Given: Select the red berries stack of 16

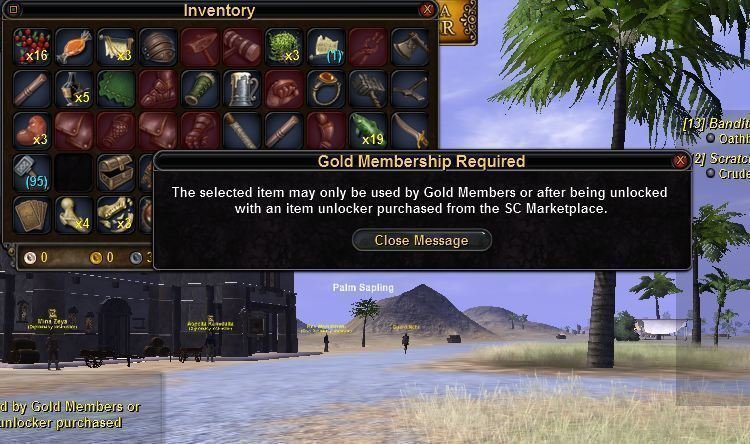Looking at the screenshot, I should pos(31,46).
